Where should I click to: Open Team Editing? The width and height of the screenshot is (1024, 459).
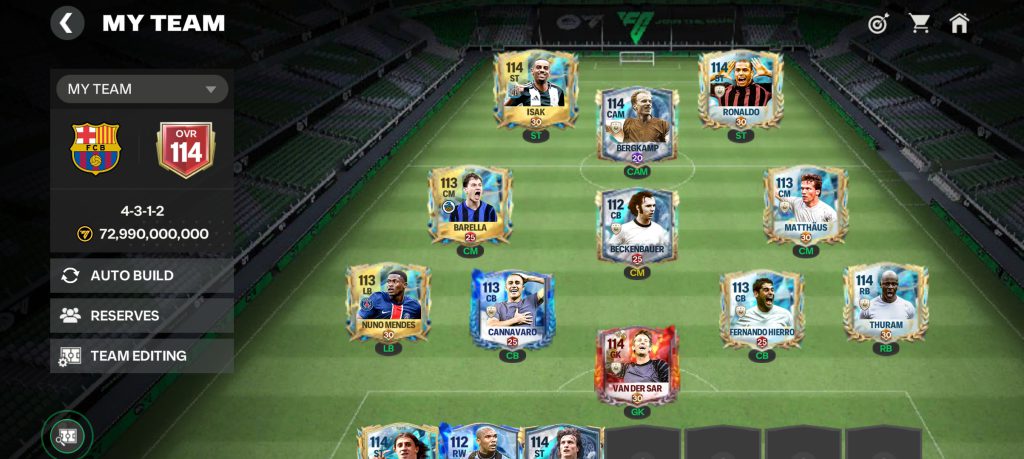click(142, 355)
